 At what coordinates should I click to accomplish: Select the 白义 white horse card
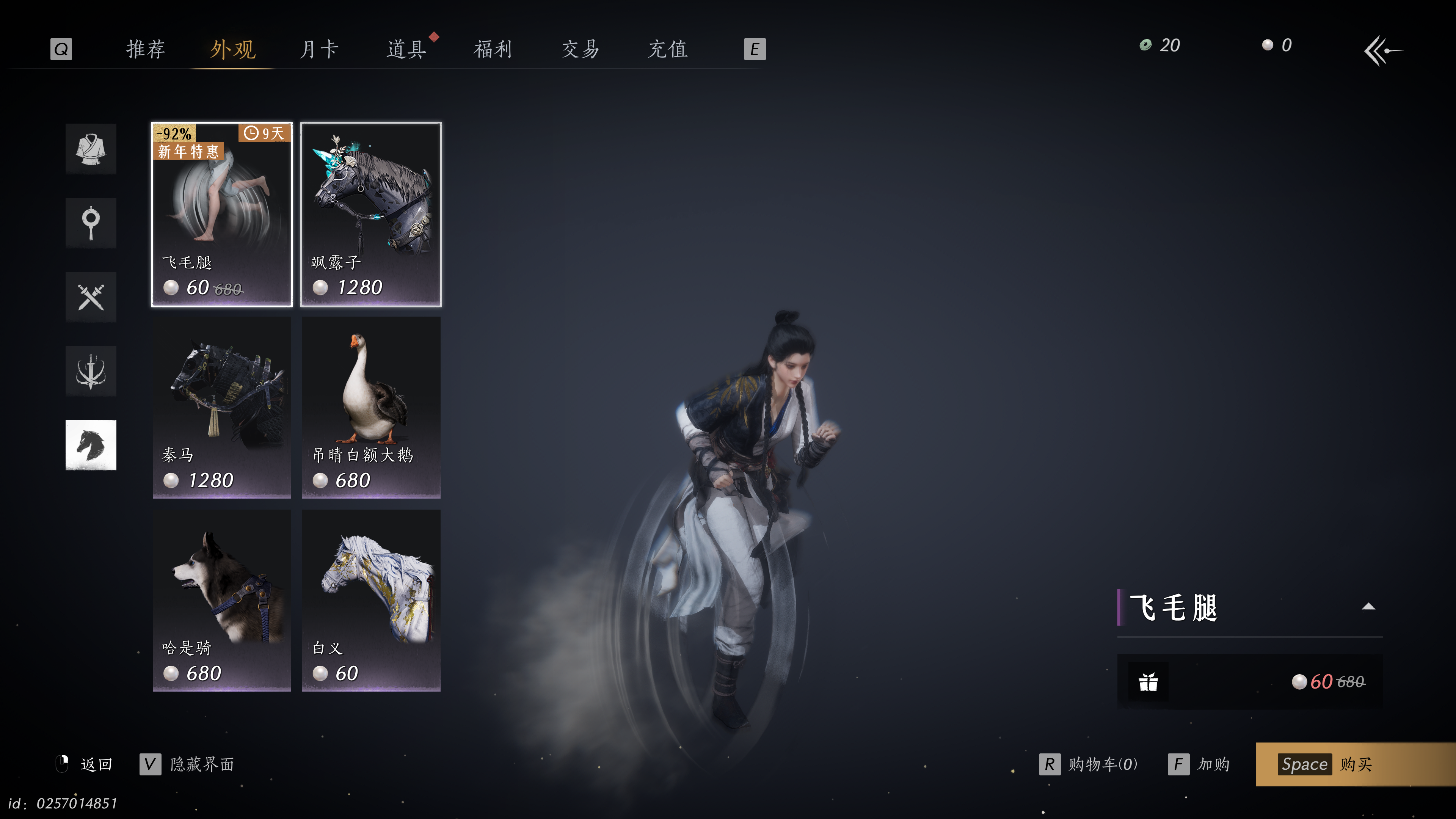coord(371,600)
